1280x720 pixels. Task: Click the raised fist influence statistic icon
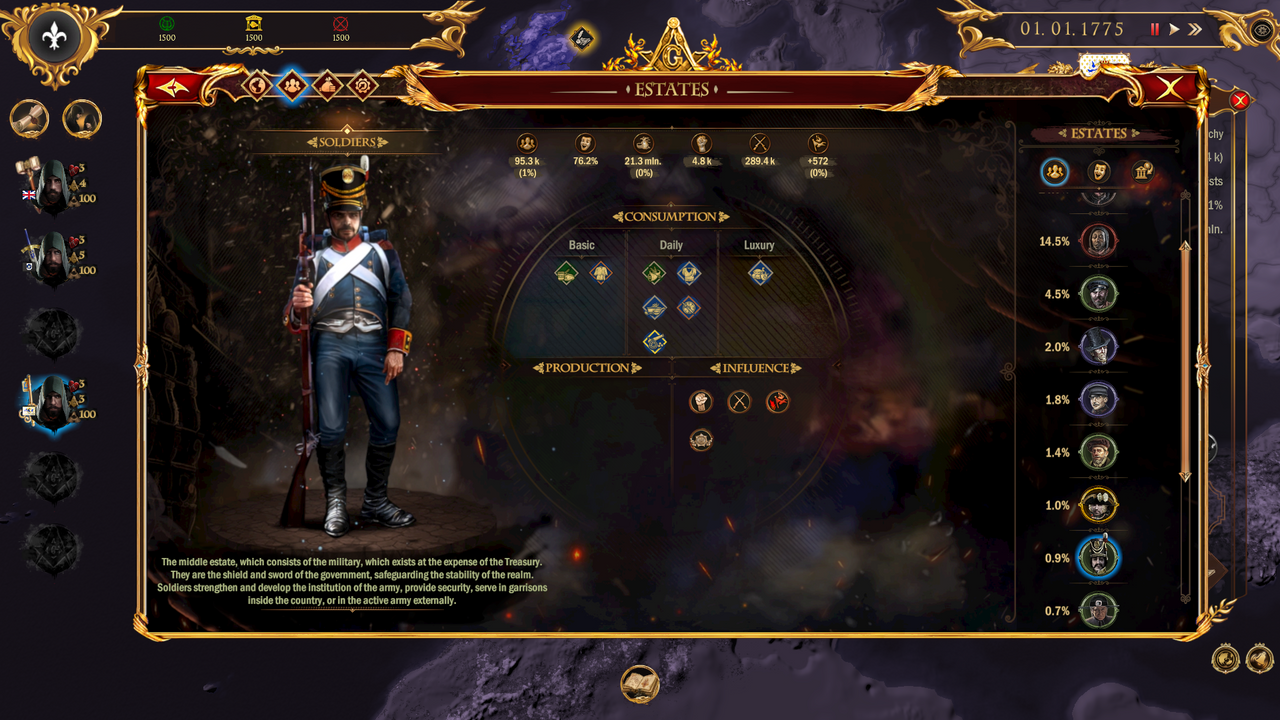[700, 143]
